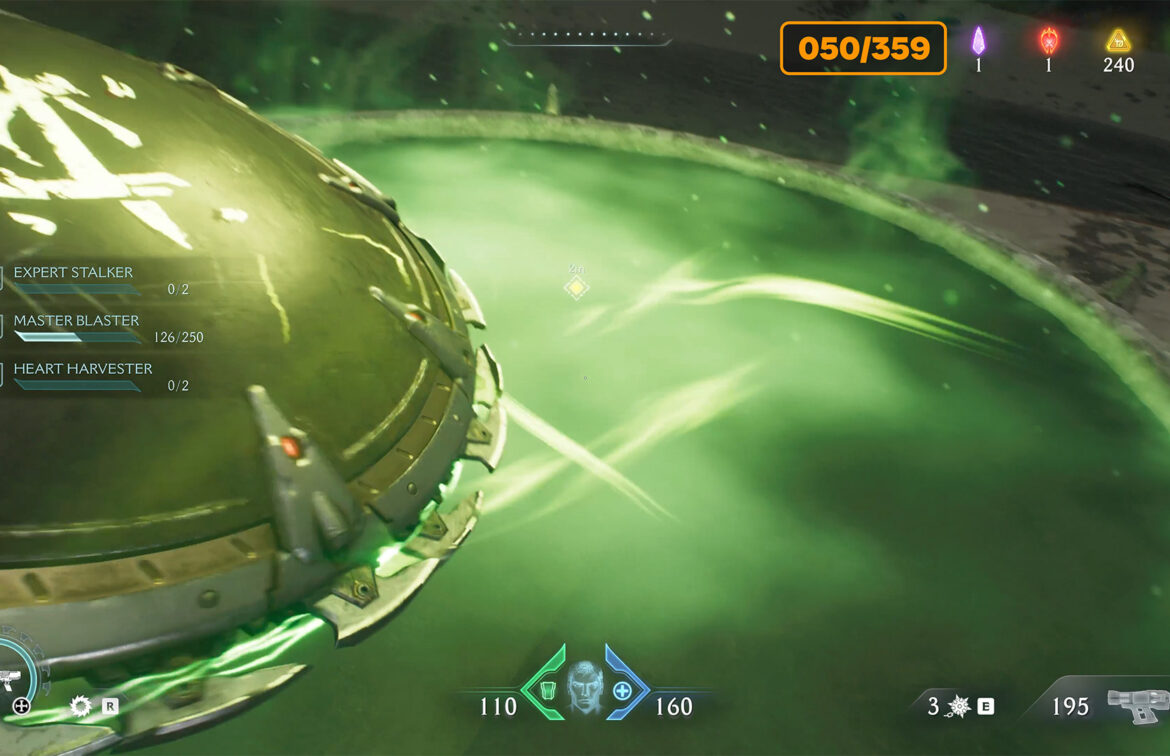Select the equipped blaster weapon icon
The image size is (1170, 756).
tap(1136, 706)
